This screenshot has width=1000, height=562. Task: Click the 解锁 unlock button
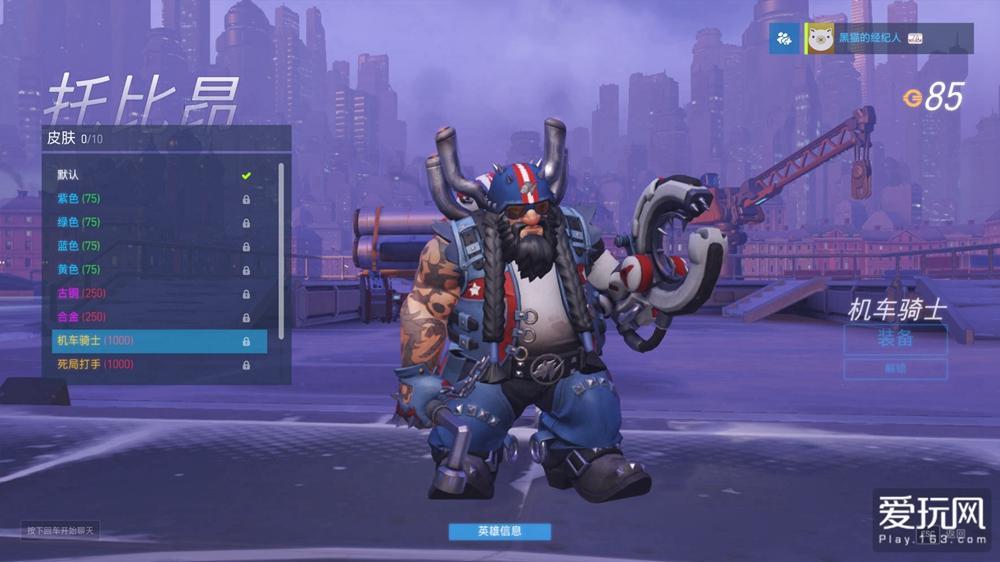click(x=895, y=369)
